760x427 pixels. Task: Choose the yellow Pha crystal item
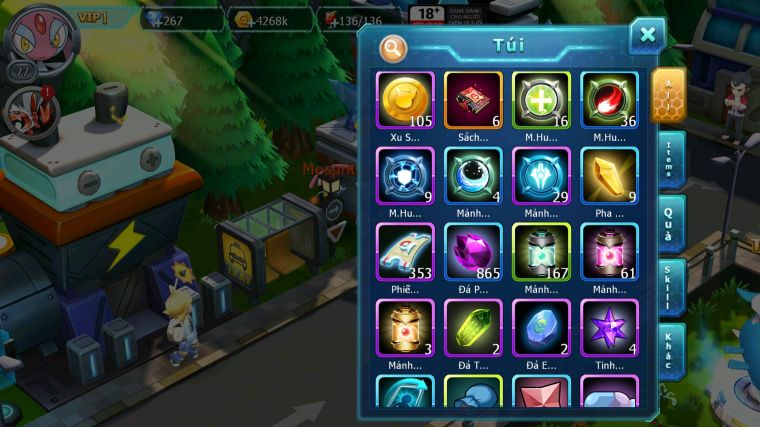click(x=609, y=175)
